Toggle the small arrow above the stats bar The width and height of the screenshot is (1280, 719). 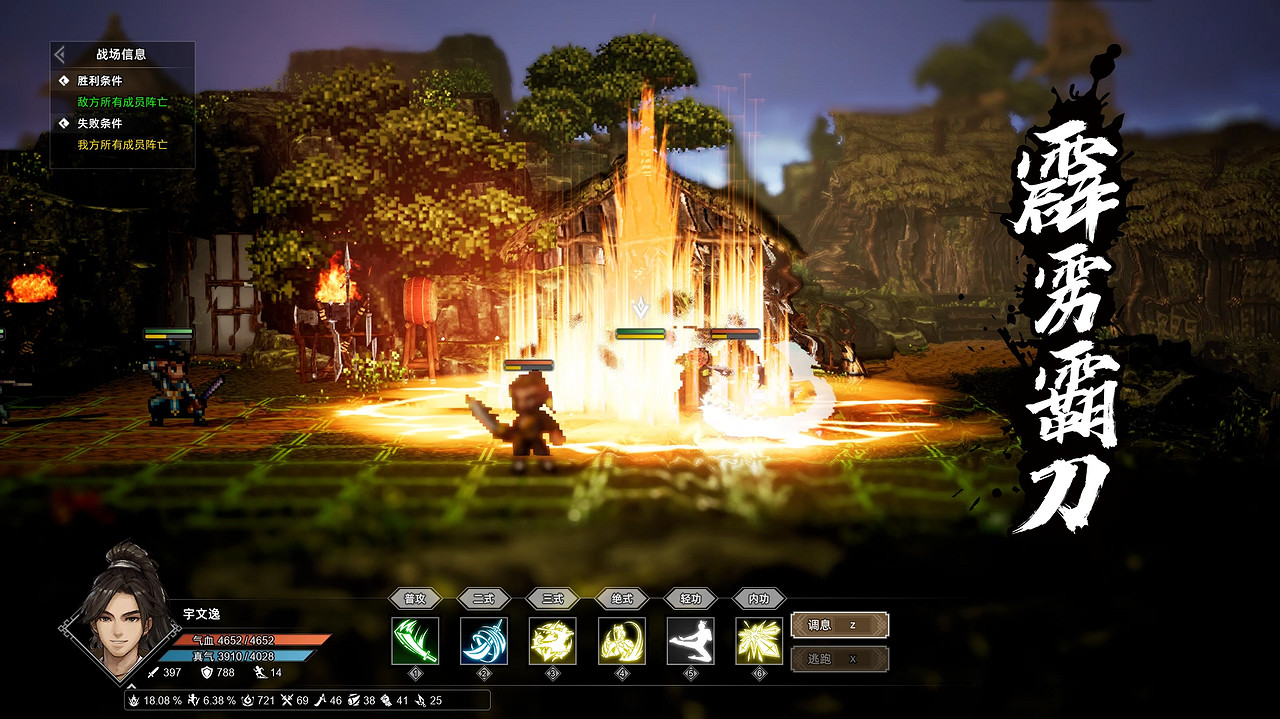pyautogui.click(x=131, y=686)
